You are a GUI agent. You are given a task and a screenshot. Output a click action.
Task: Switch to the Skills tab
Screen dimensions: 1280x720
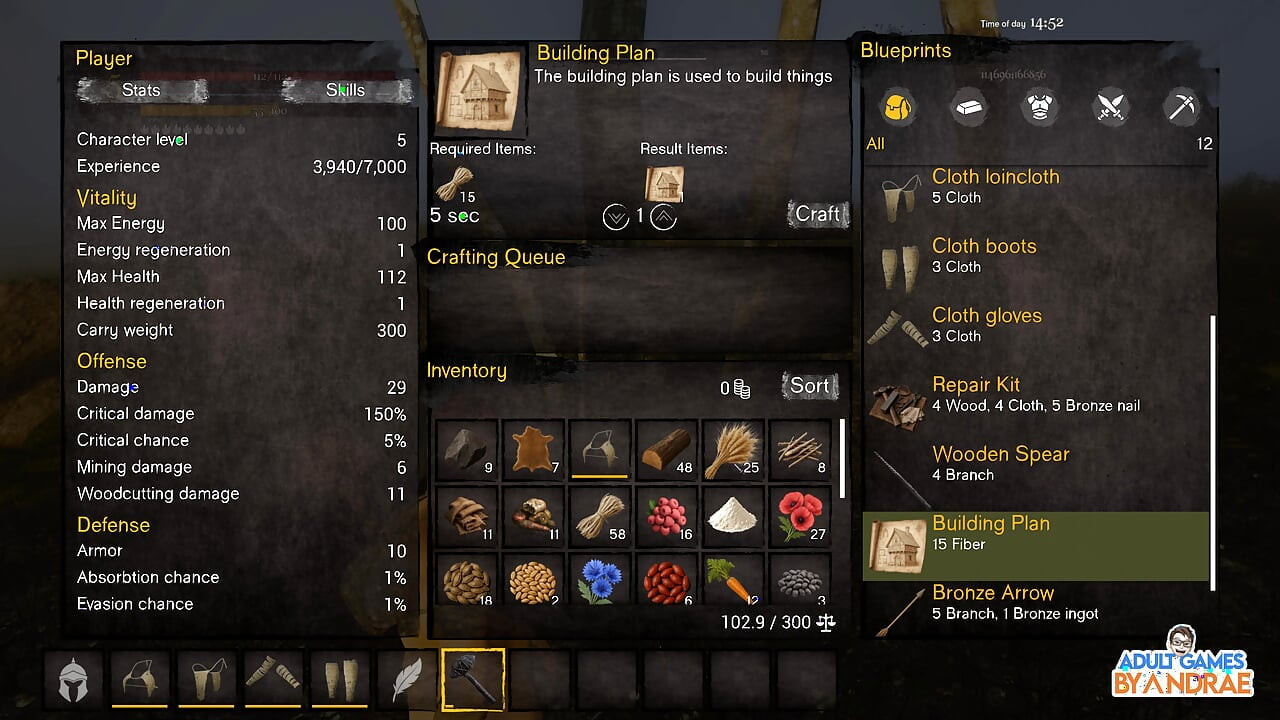[346, 90]
